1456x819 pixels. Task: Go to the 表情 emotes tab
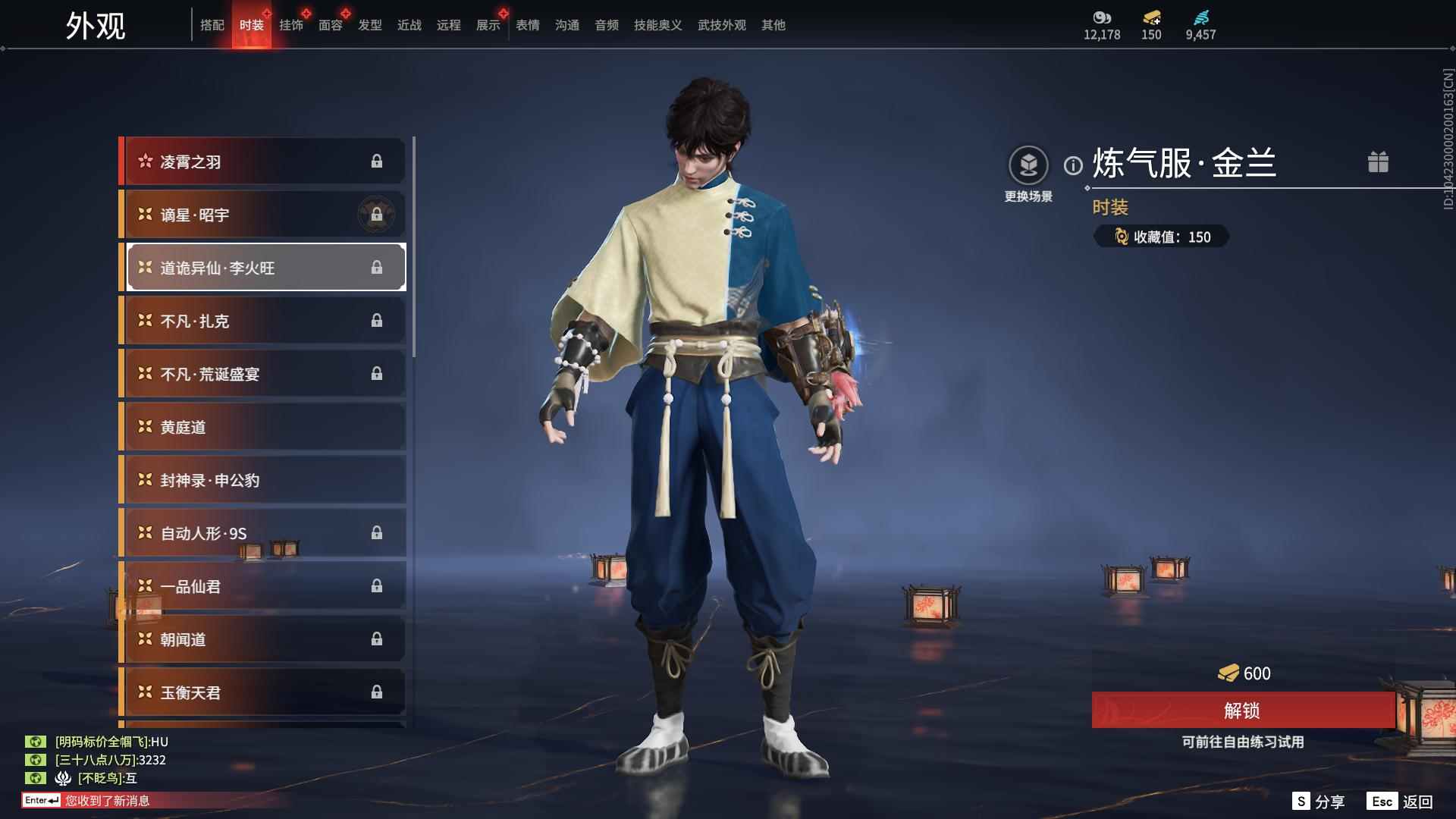click(528, 25)
